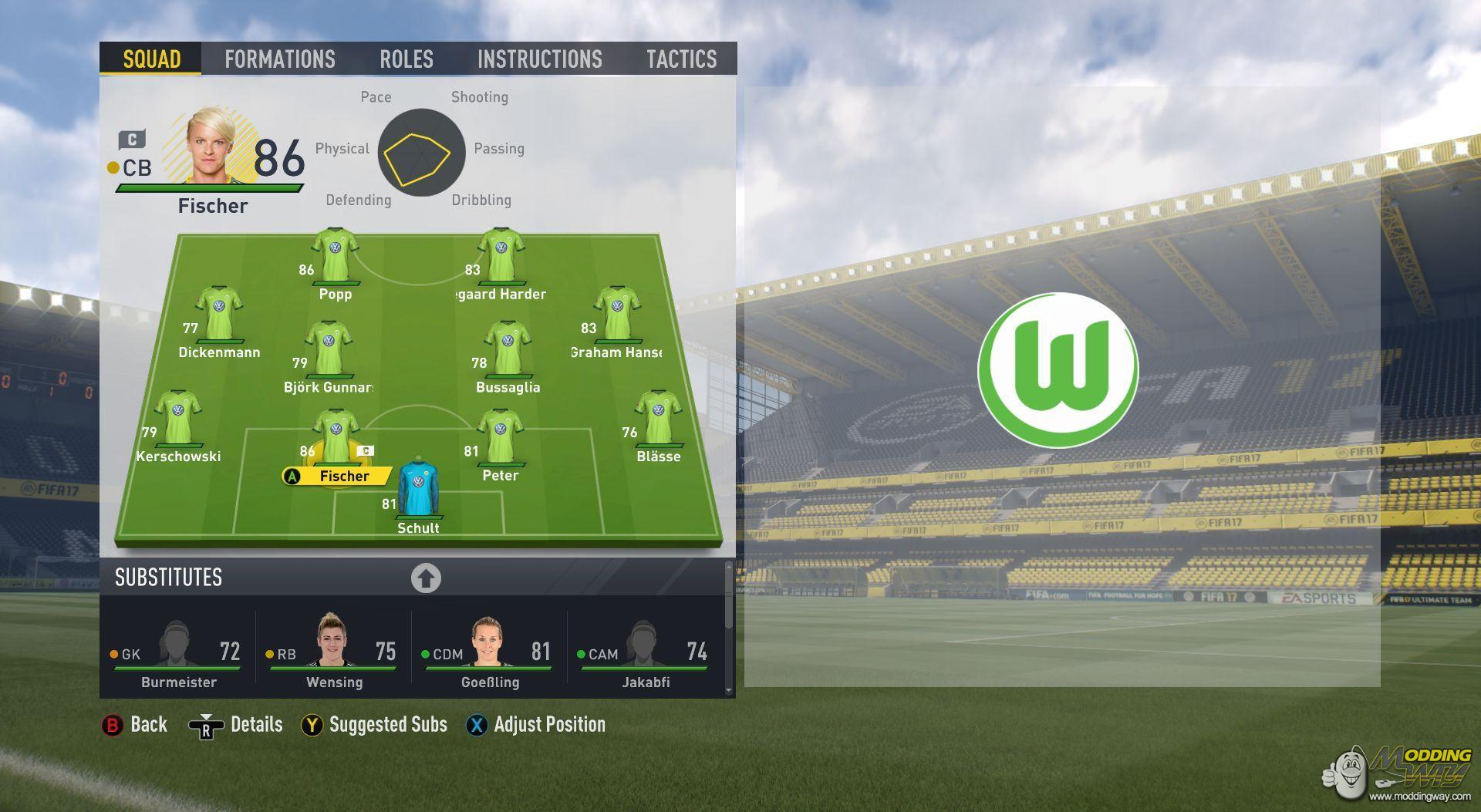1481x812 pixels.
Task: Choose substitute Goeßling
Action: (x=490, y=652)
